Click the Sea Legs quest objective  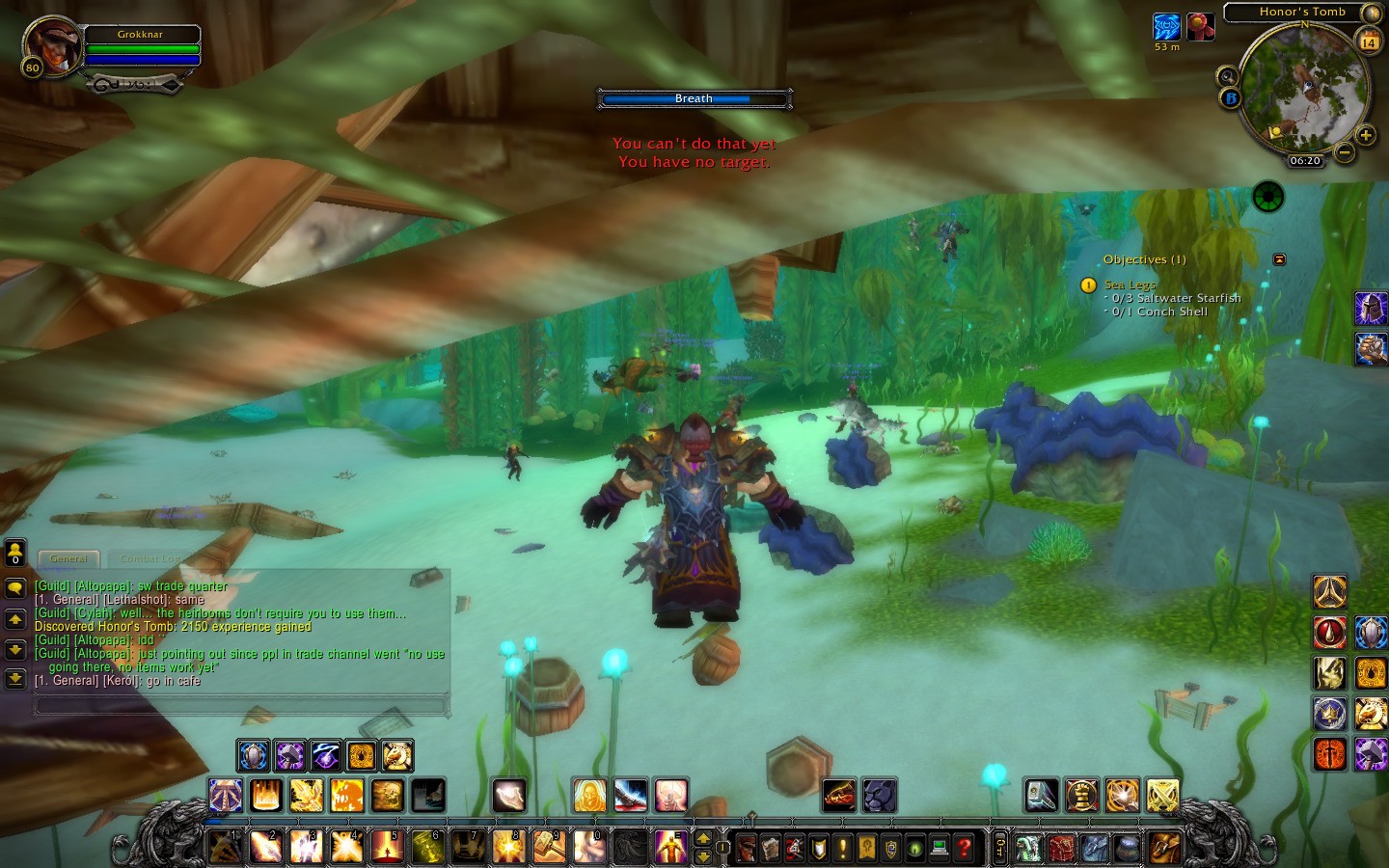tap(1130, 285)
